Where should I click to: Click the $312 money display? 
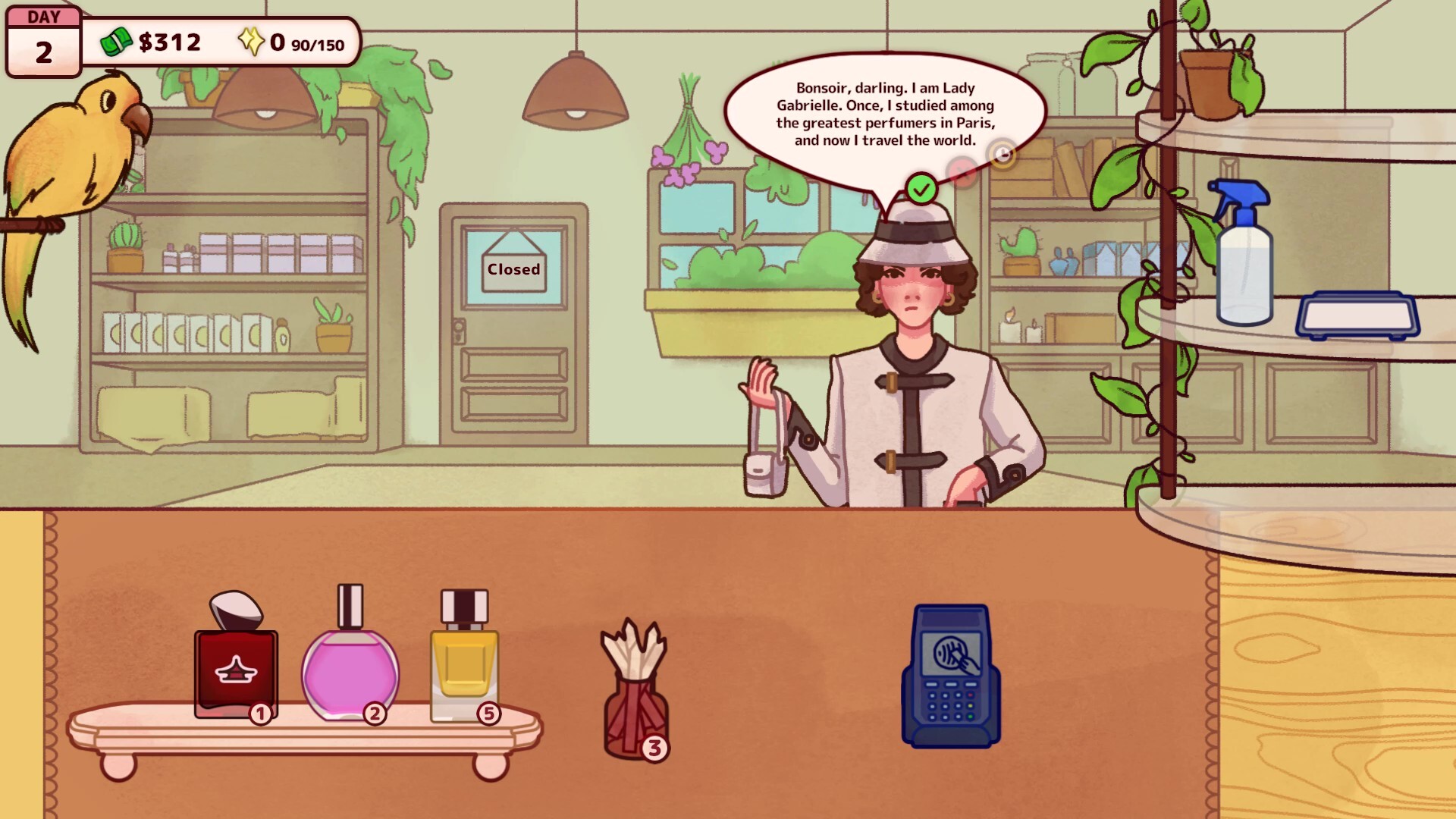(168, 42)
